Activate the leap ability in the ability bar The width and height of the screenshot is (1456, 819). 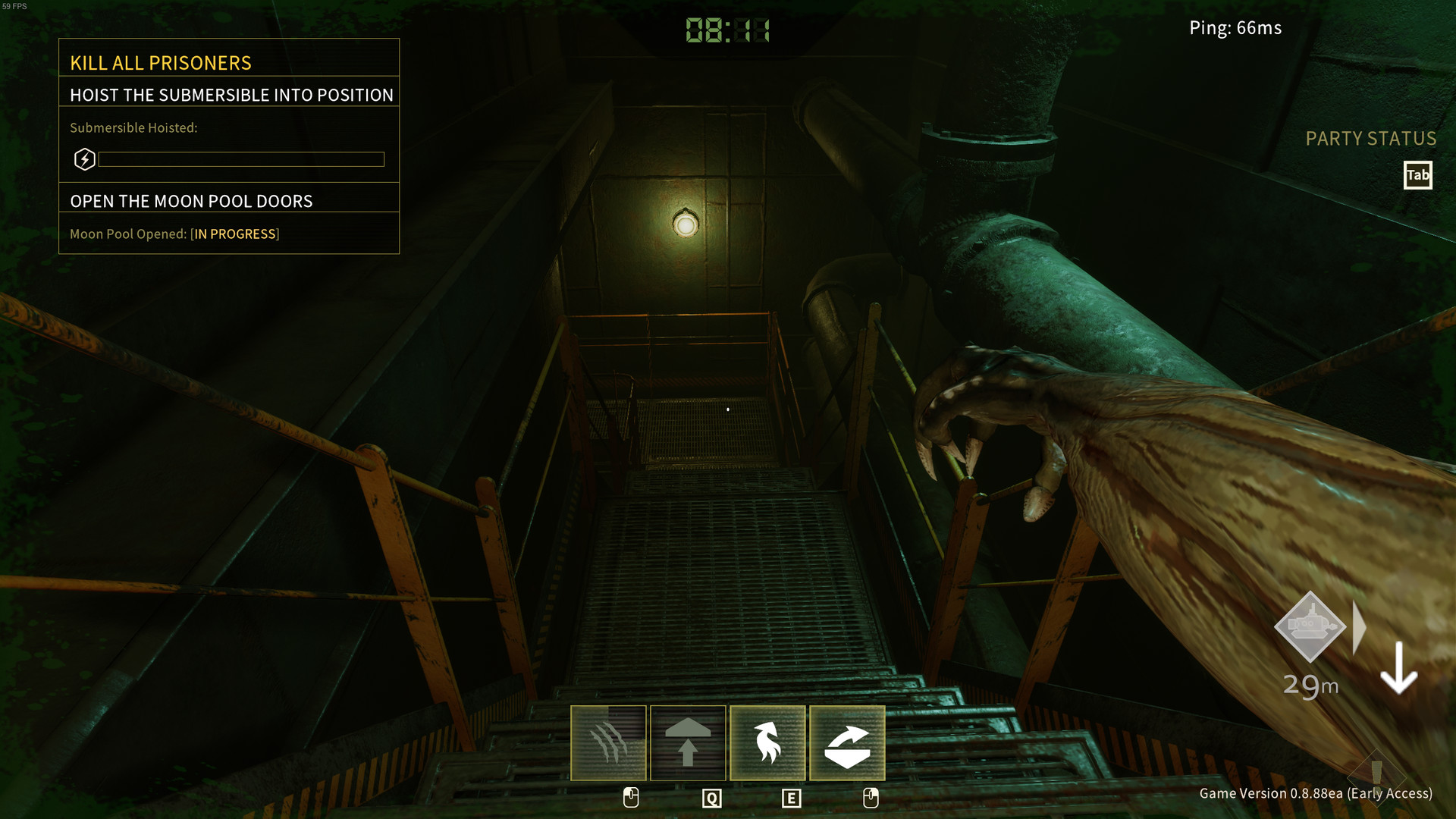[x=688, y=743]
